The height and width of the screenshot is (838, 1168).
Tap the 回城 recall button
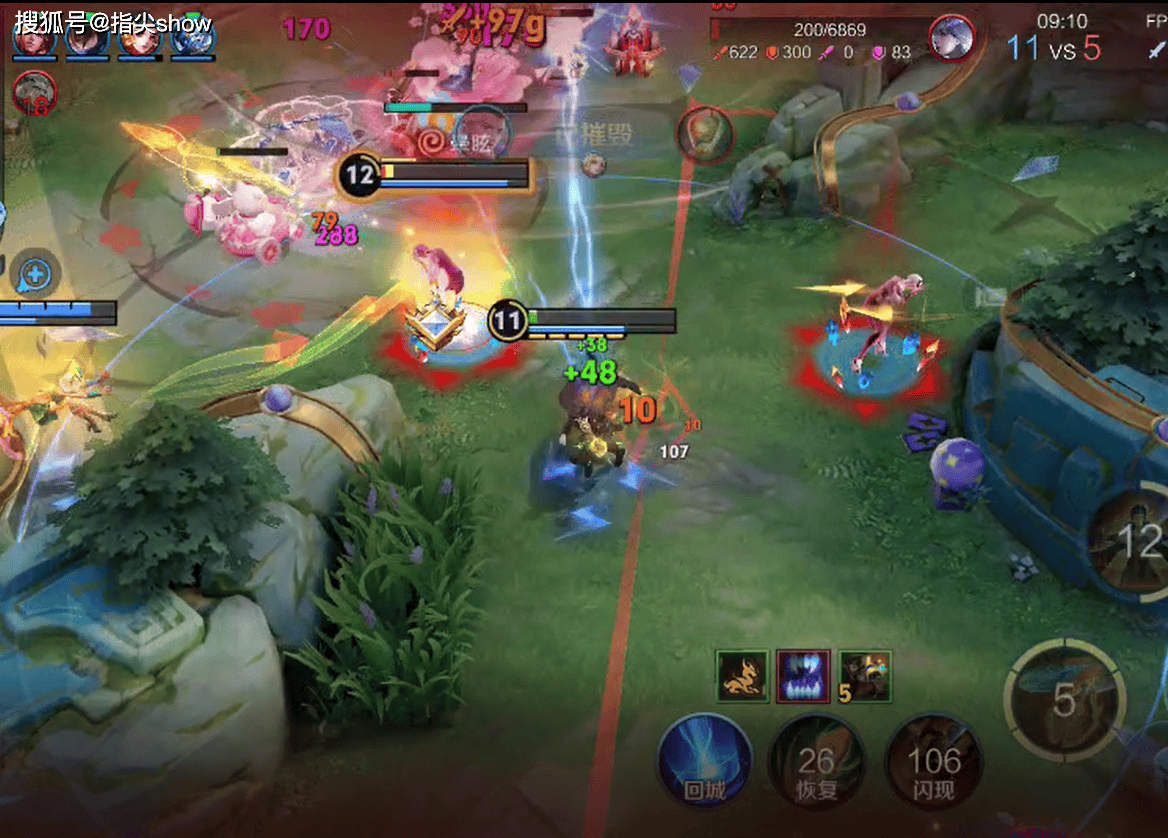tap(705, 762)
